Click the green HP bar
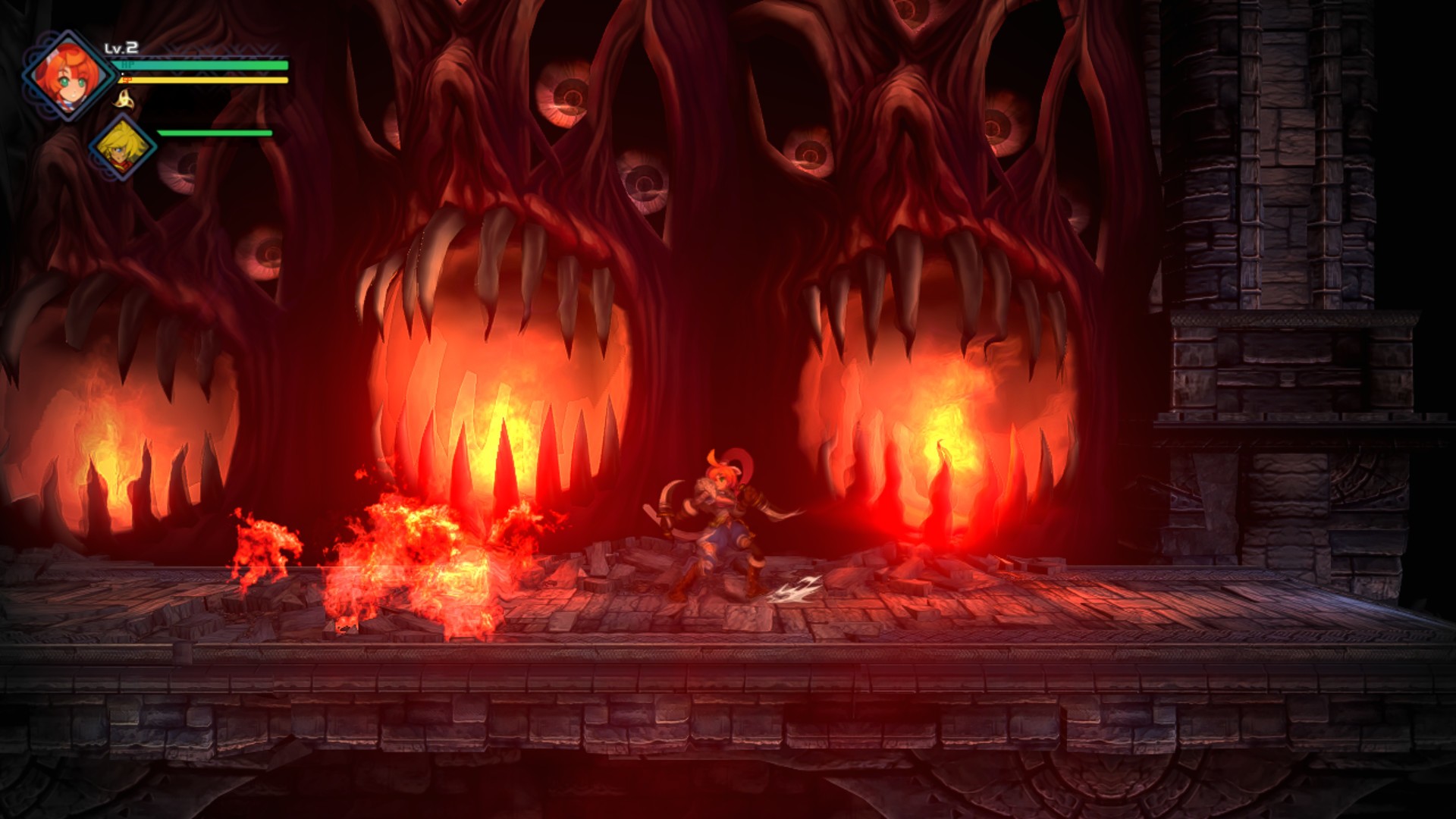 click(x=205, y=67)
